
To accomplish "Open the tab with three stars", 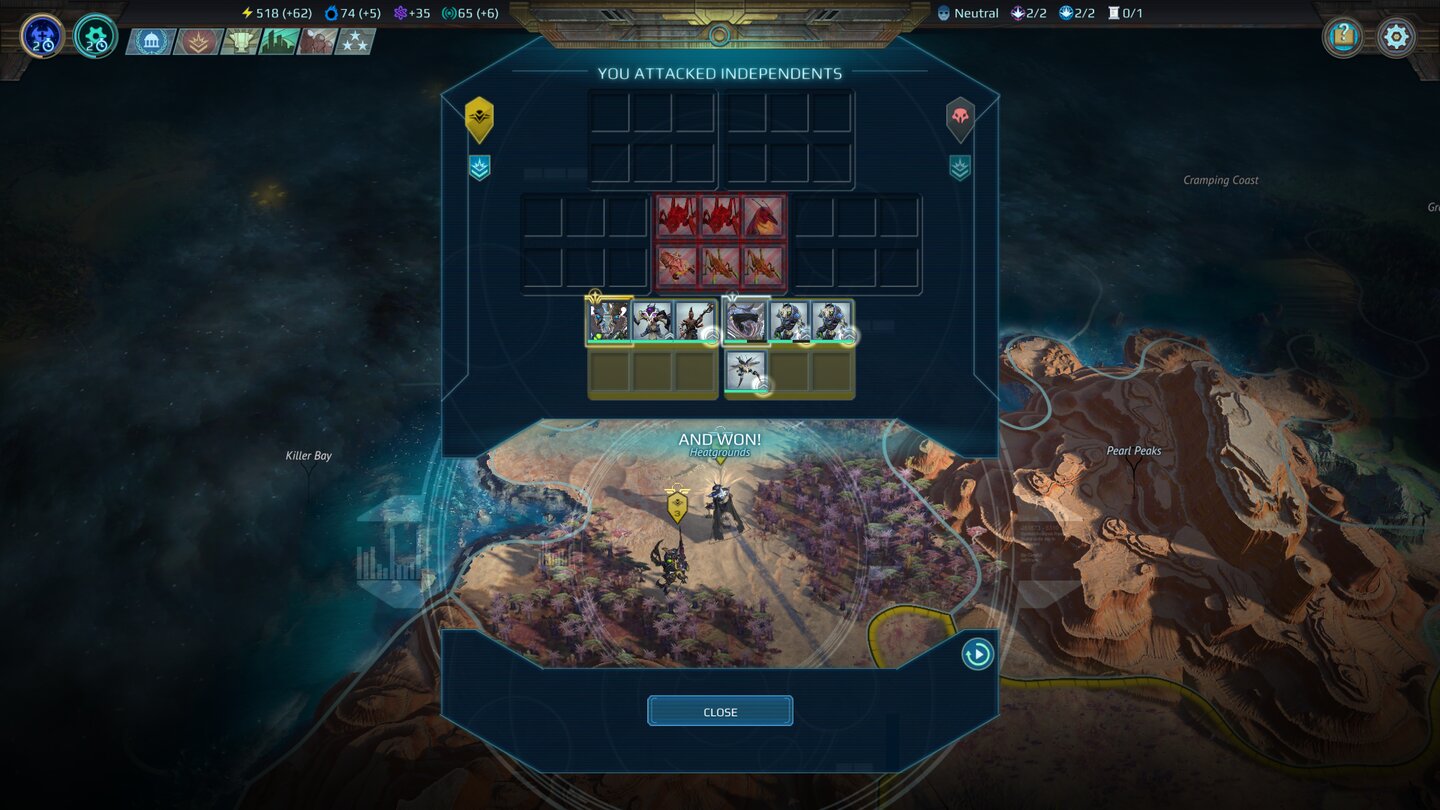I will 356,42.
